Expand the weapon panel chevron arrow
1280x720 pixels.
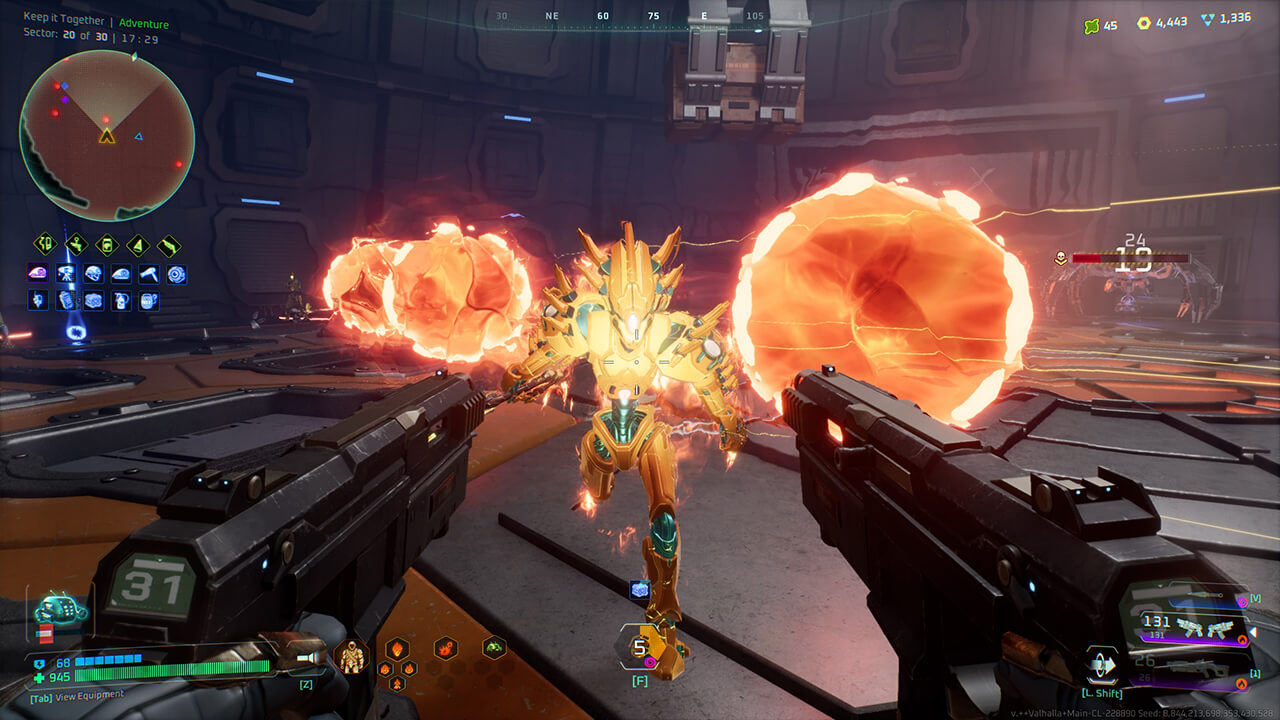tap(1253, 632)
